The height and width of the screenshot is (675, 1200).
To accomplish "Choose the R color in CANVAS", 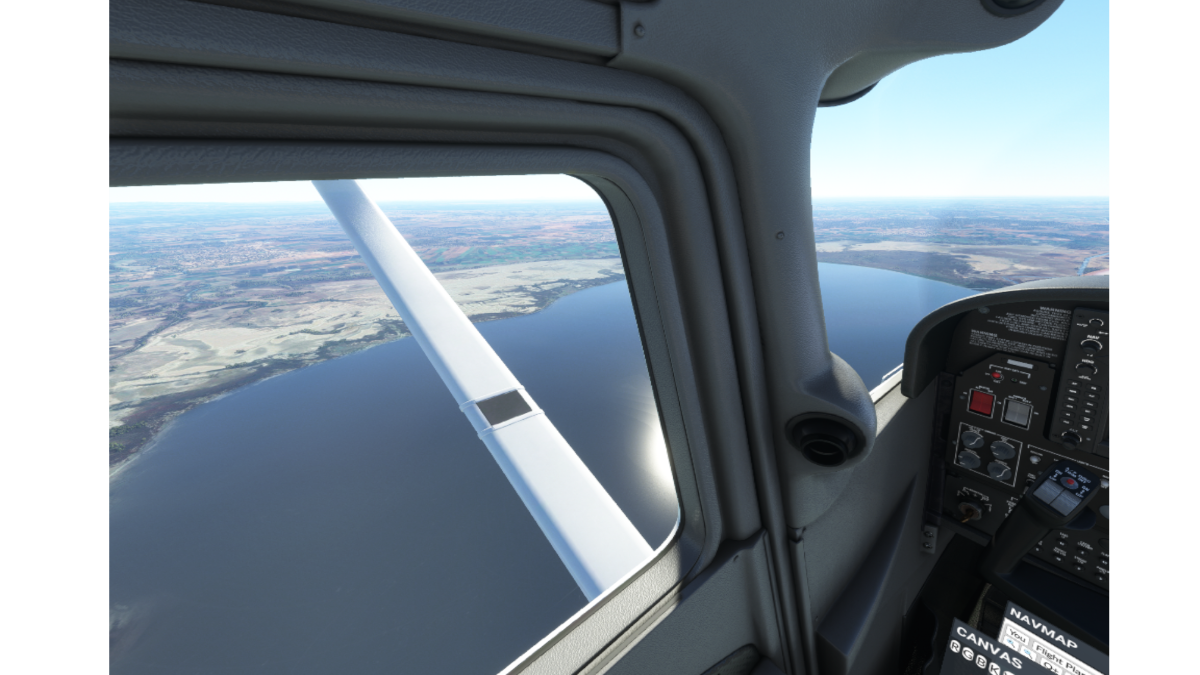I will pyautogui.click(x=955, y=646).
